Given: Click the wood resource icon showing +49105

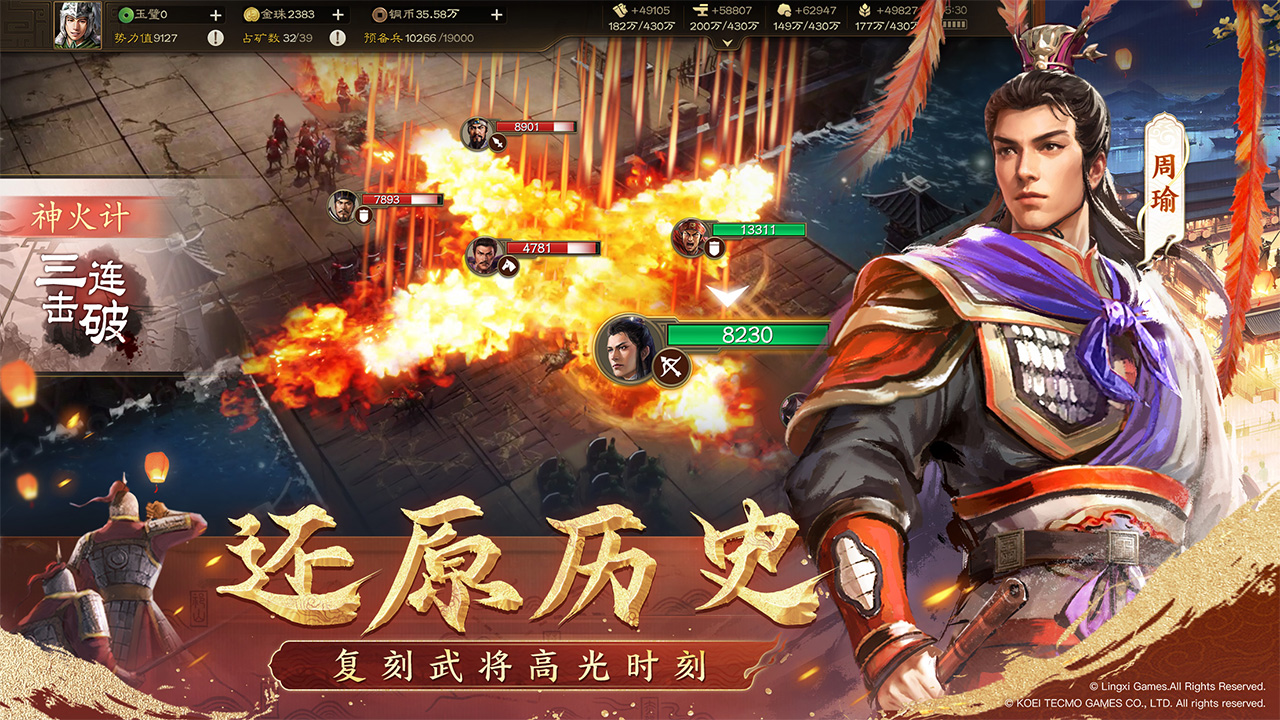Looking at the screenshot, I should [621, 13].
